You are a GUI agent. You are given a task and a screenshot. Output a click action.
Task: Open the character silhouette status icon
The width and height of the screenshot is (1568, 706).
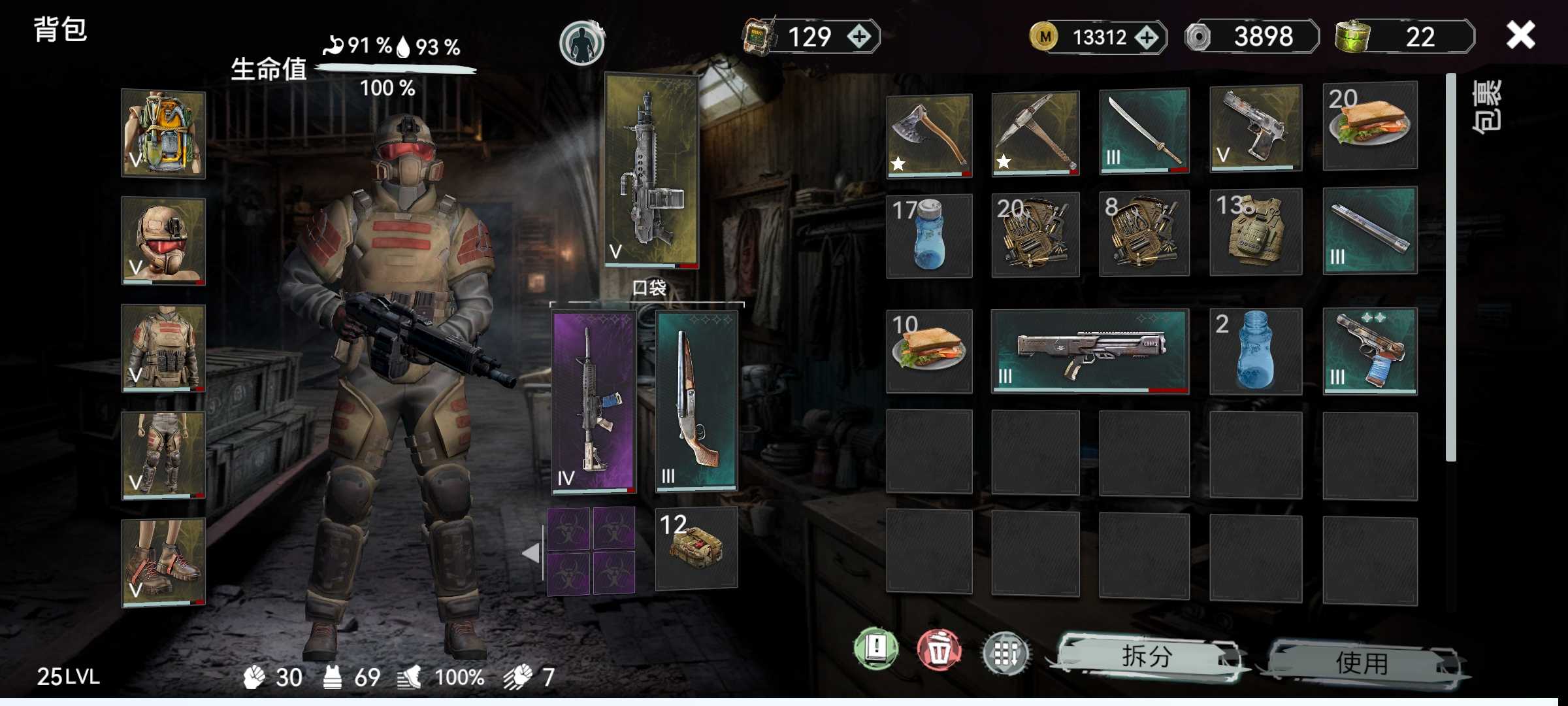(581, 43)
